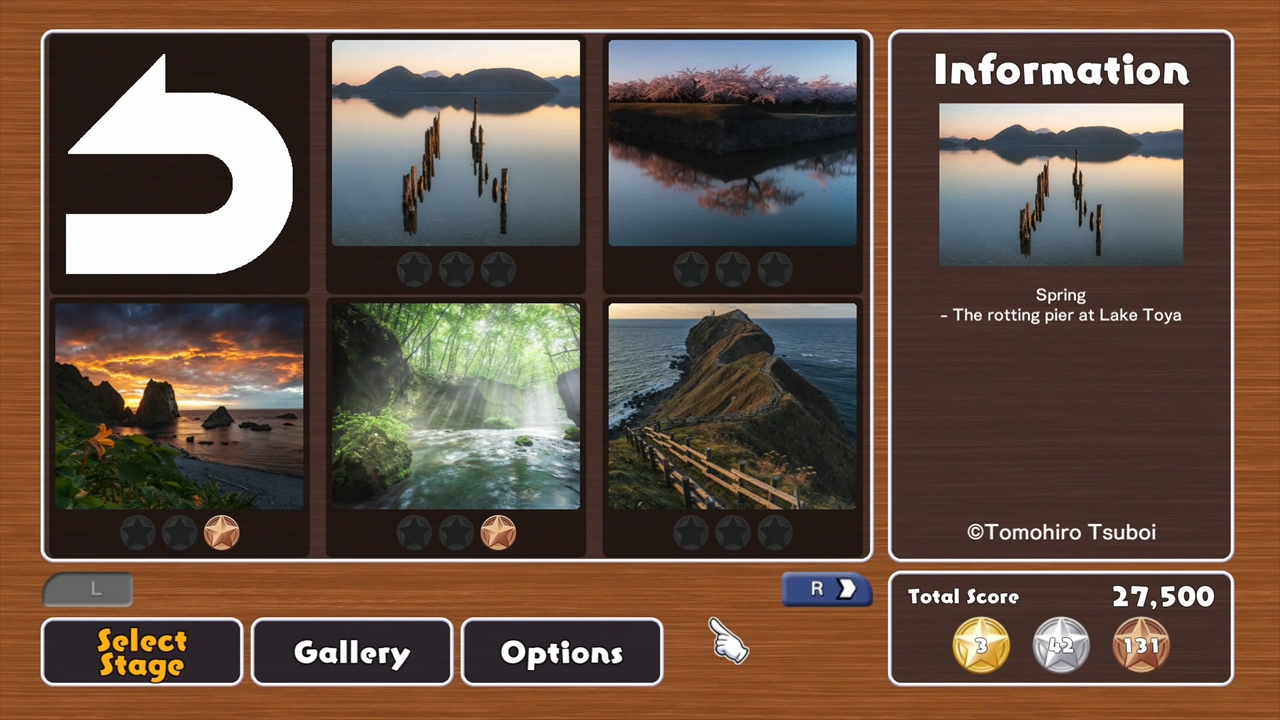Click the ©Tomohiro Tsuboi credit text

pos(1061,532)
